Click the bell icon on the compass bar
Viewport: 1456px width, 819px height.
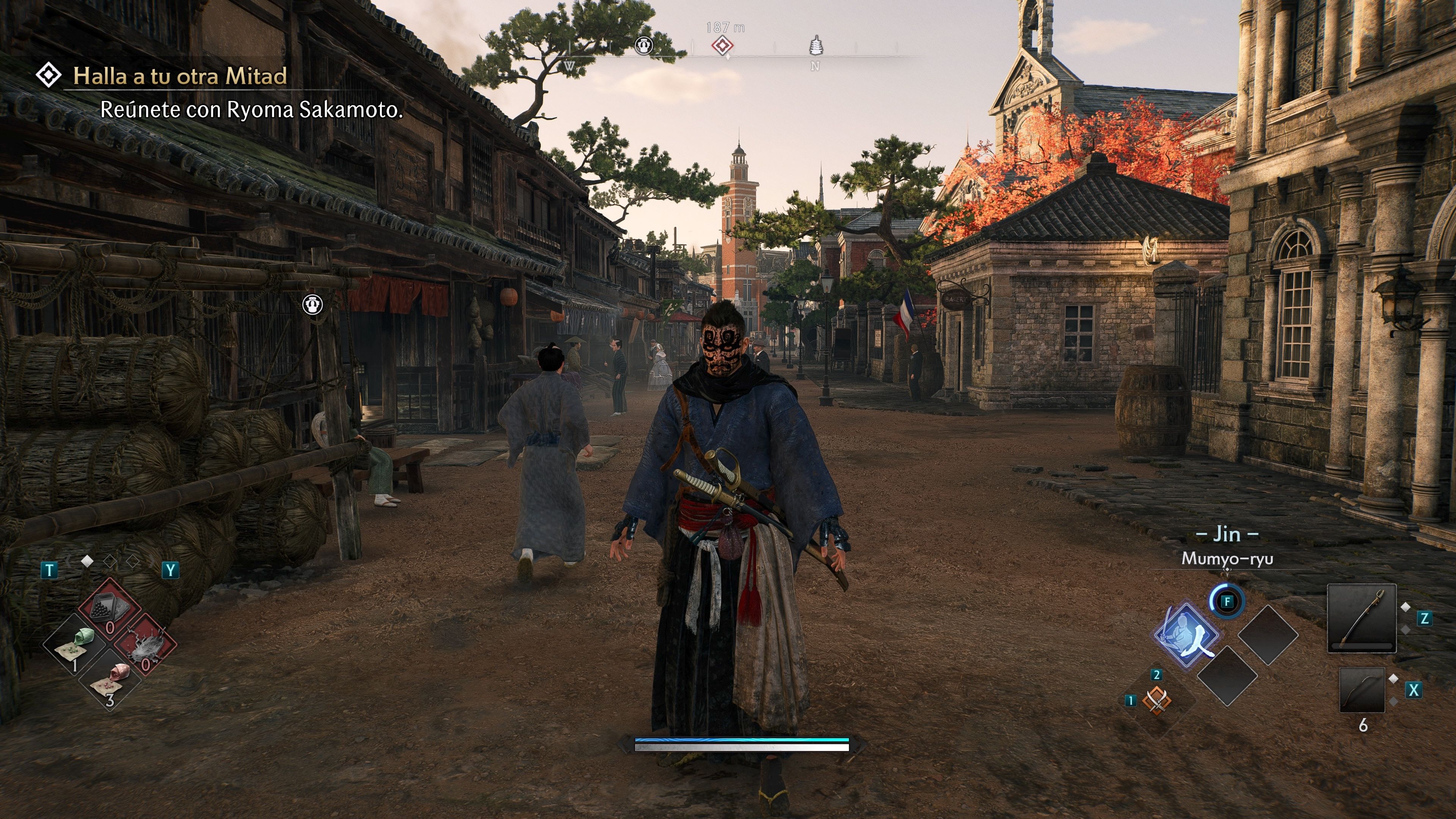point(643,45)
